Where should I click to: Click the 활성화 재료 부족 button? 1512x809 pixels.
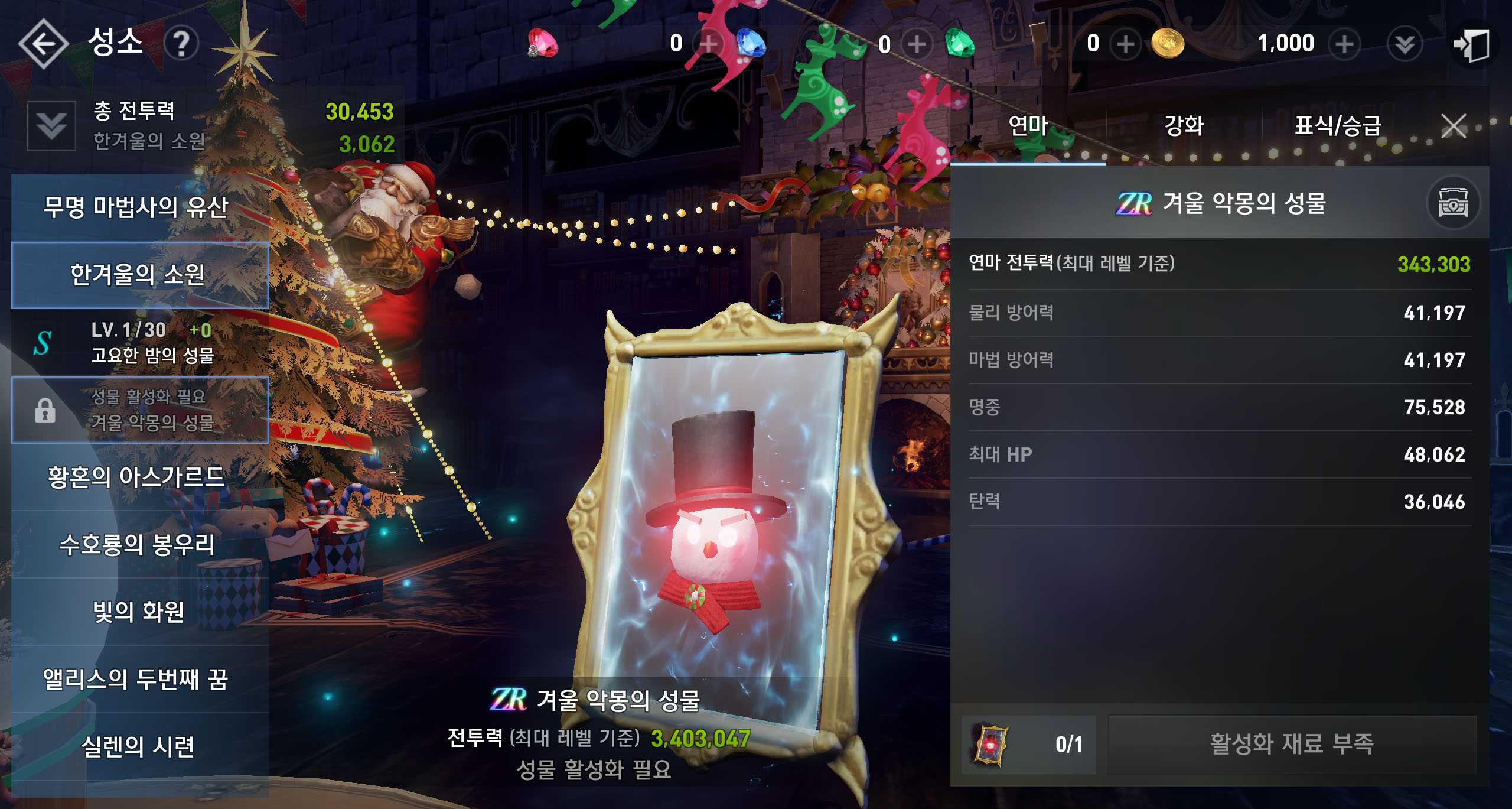[1292, 744]
